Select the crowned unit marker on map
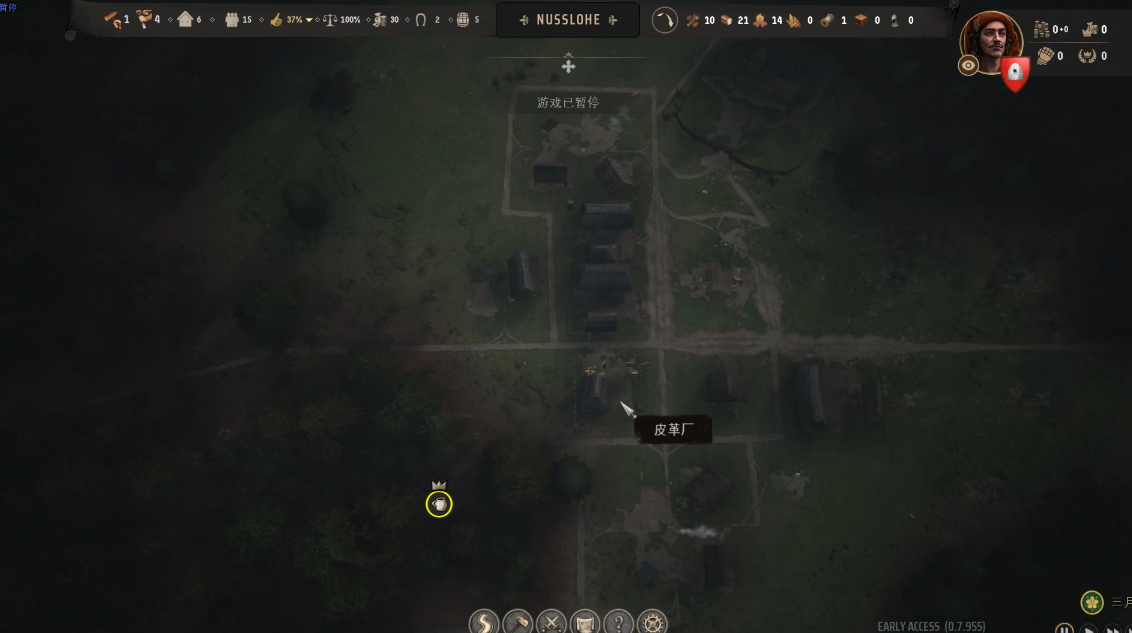The height and width of the screenshot is (633, 1132). (x=439, y=504)
